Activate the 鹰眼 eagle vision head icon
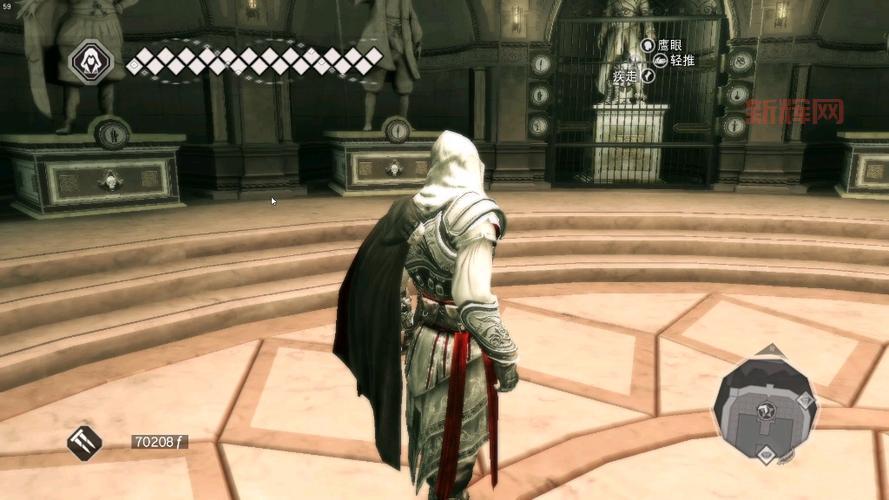This screenshot has width=889, height=500. (648, 45)
